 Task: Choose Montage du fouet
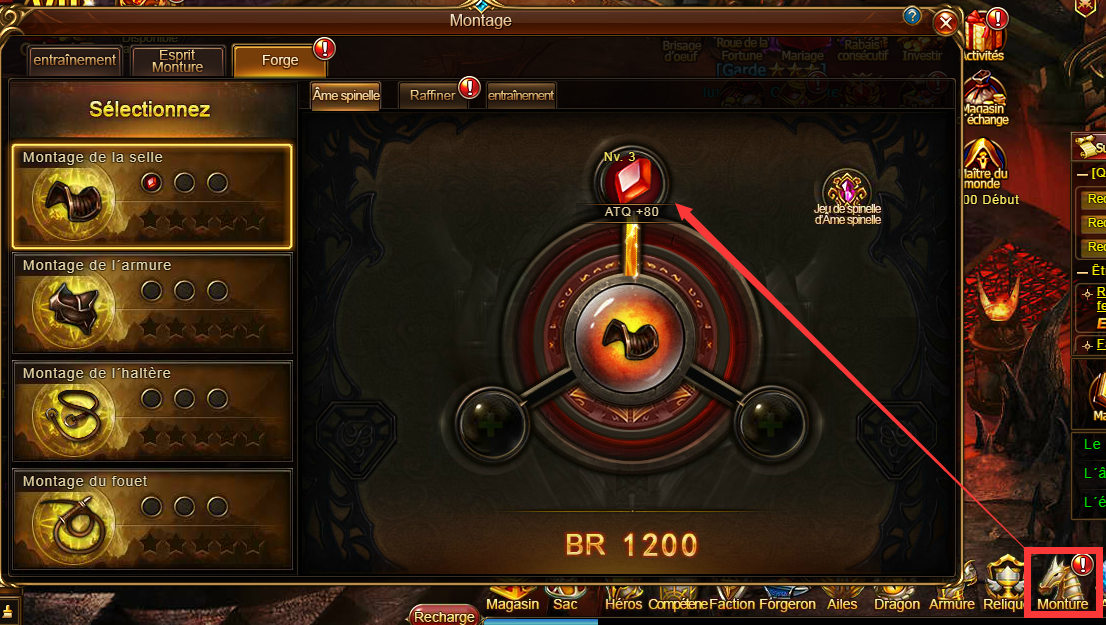[152, 519]
